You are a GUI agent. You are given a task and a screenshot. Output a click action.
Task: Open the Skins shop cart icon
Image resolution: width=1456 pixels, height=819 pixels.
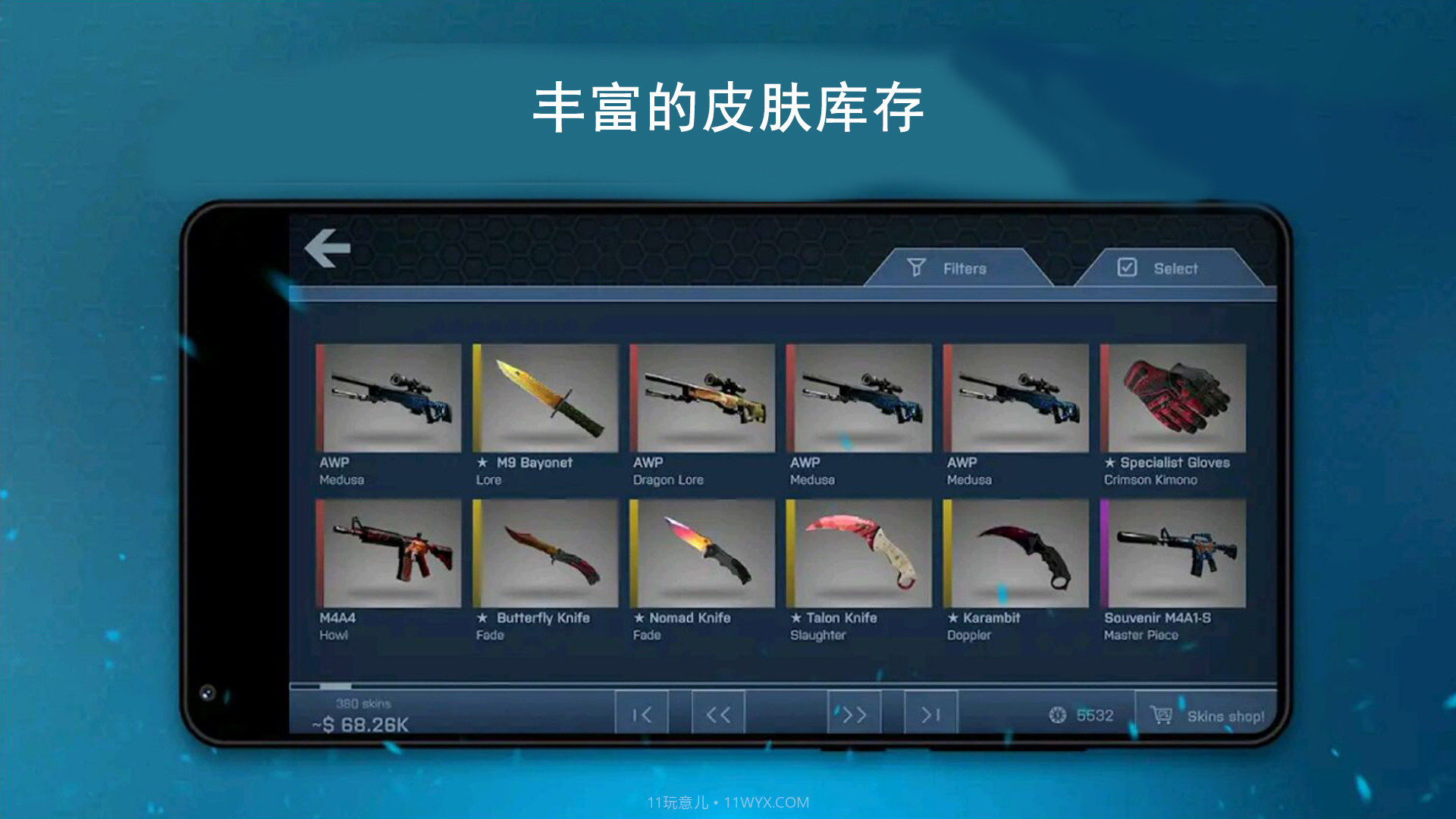tap(1159, 714)
